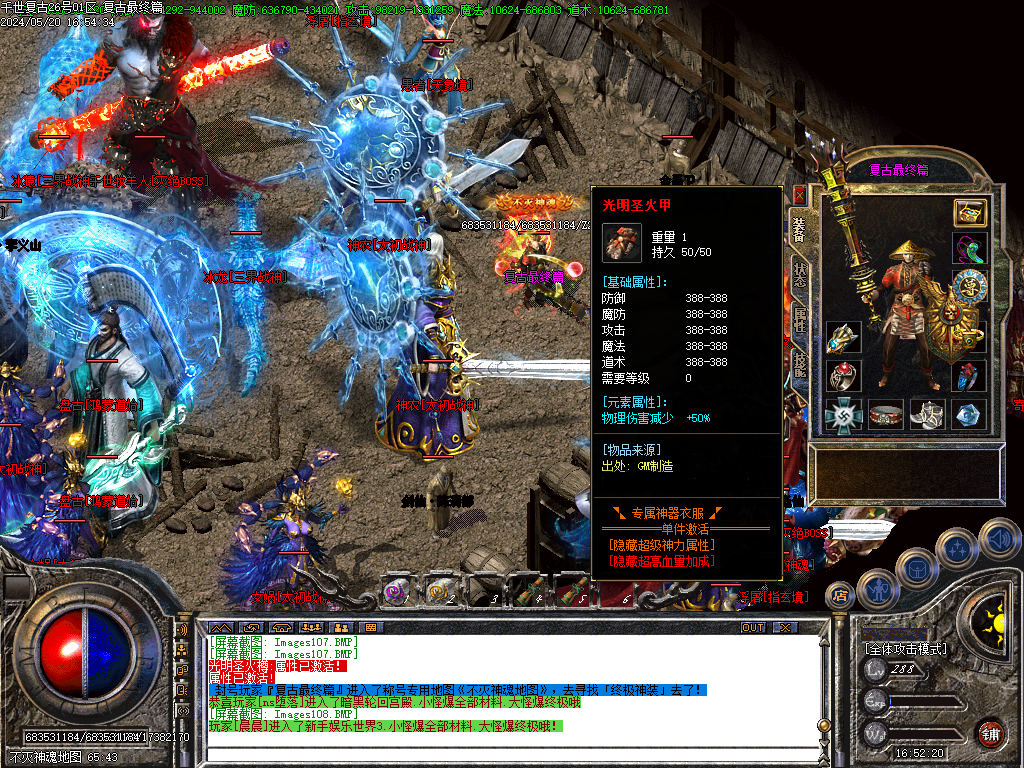Select the red gem ring slot
This screenshot has height=768, width=1024.
pyautogui.click(x=843, y=376)
